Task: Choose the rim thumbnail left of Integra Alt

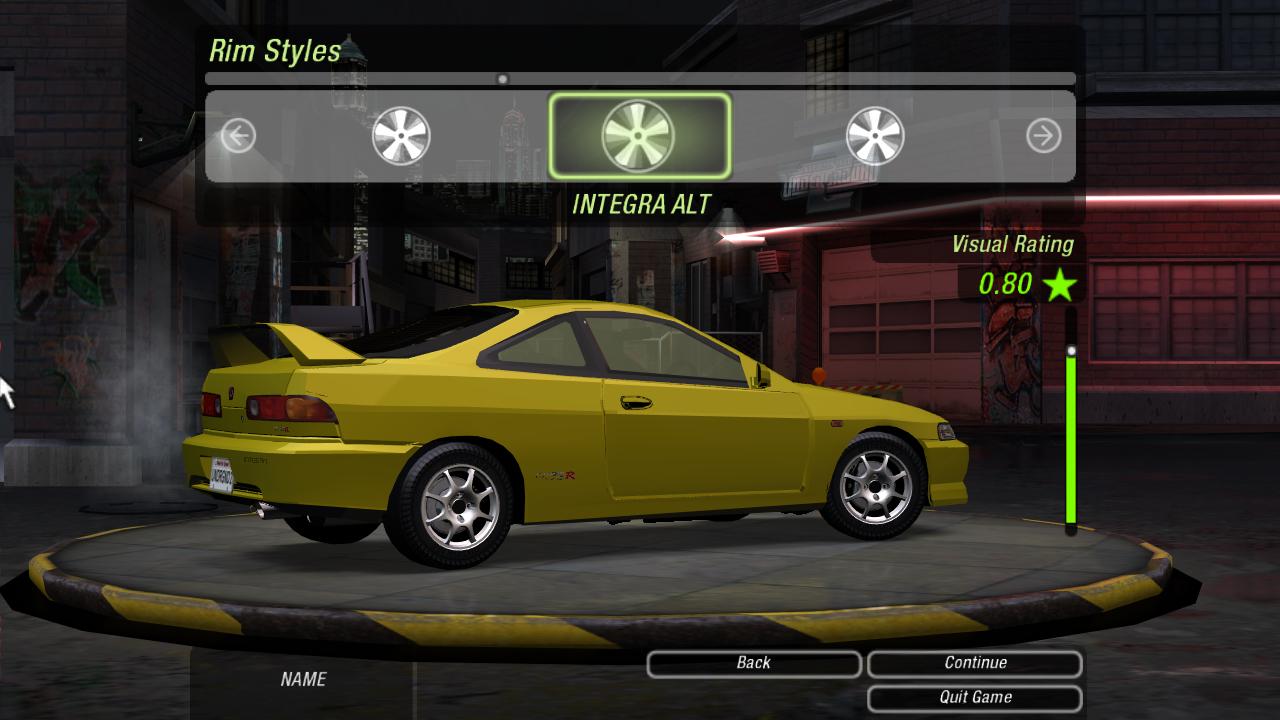Action: 401,135
